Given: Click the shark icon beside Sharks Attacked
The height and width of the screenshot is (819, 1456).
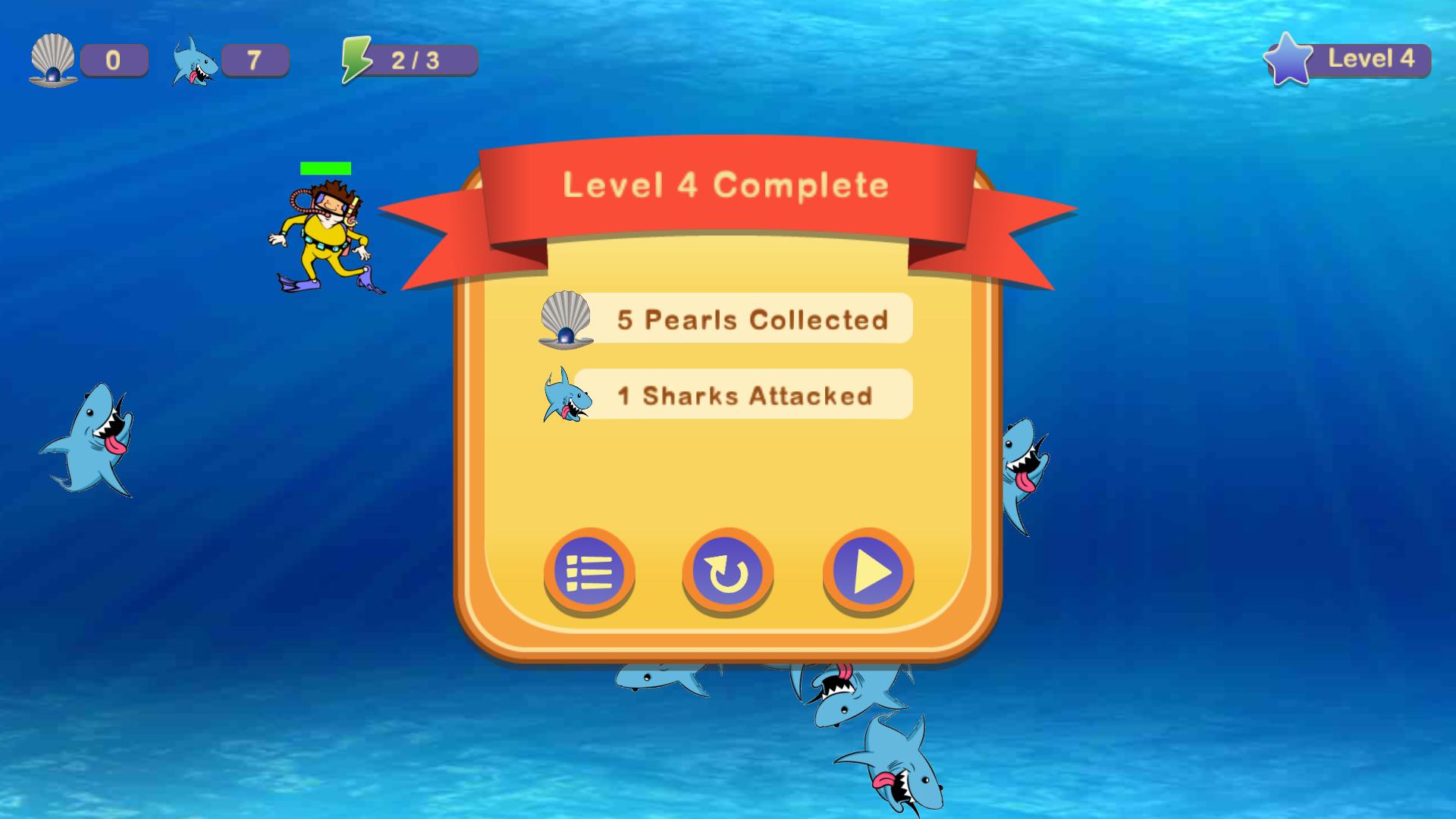Looking at the screenshot, I should click(567, 396).
